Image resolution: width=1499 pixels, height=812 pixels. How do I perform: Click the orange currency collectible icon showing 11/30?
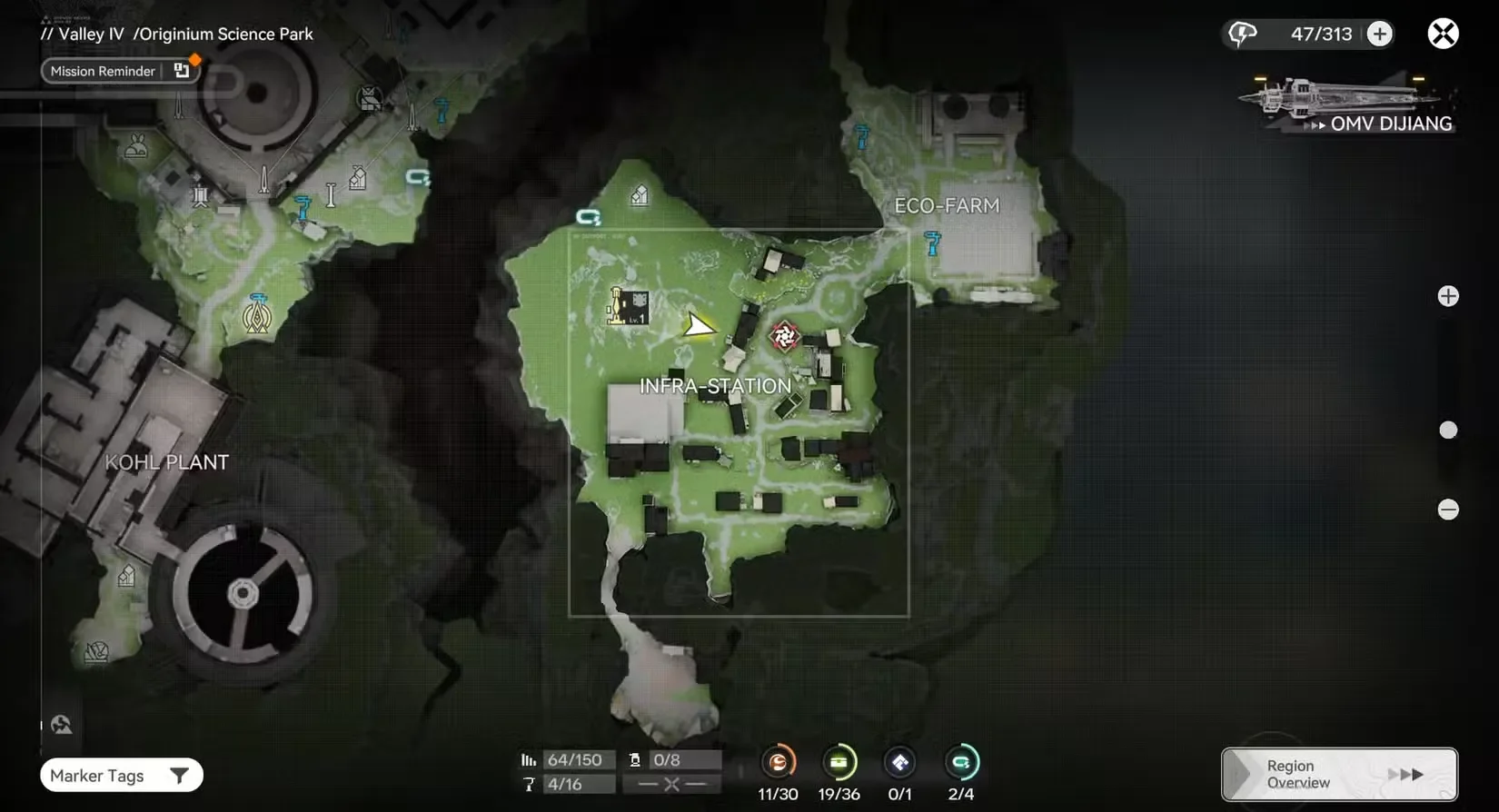pyautogui.click(x=778, y=764)
